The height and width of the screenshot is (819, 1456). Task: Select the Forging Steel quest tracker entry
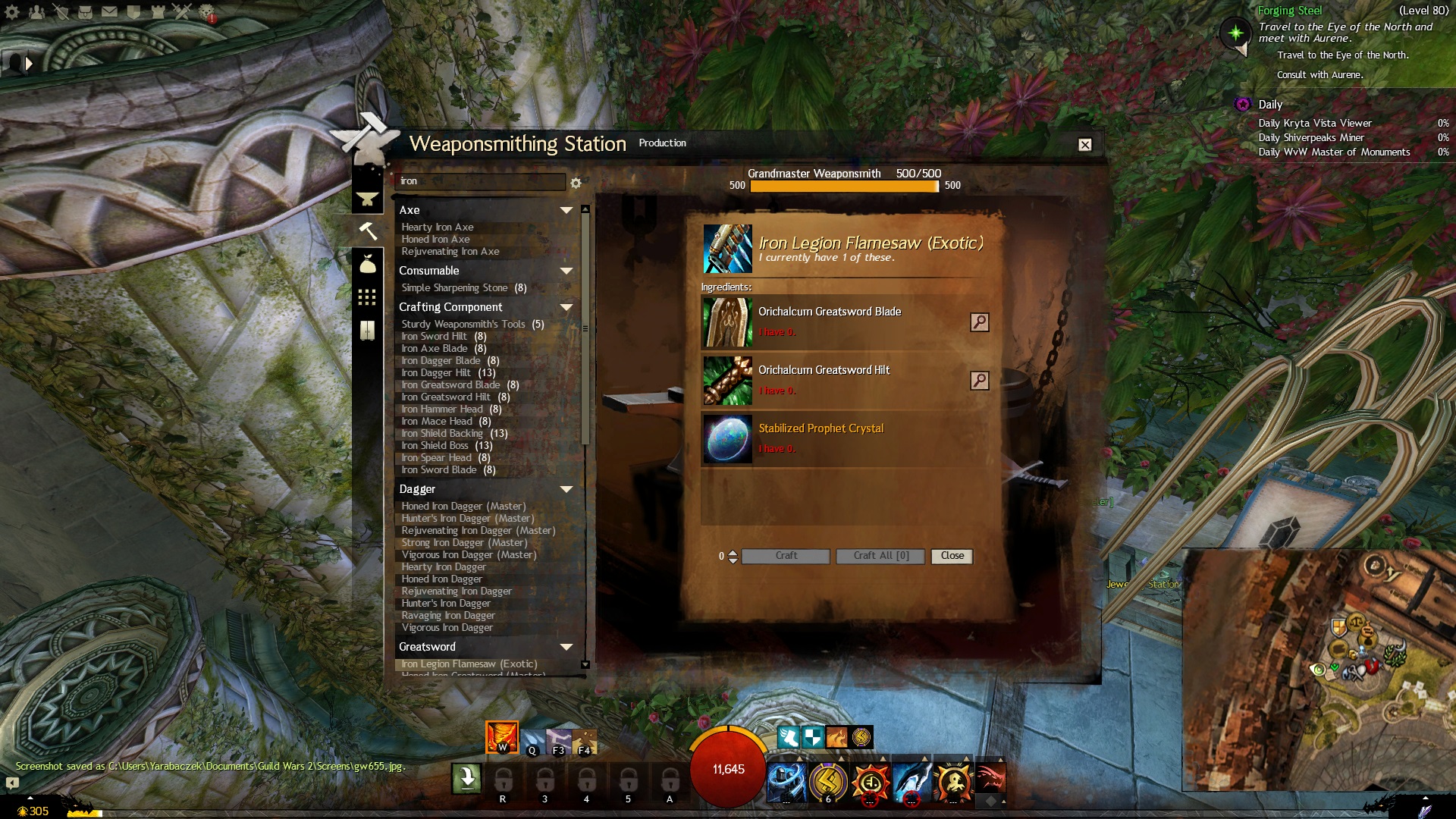click(x=1289, y=11)
